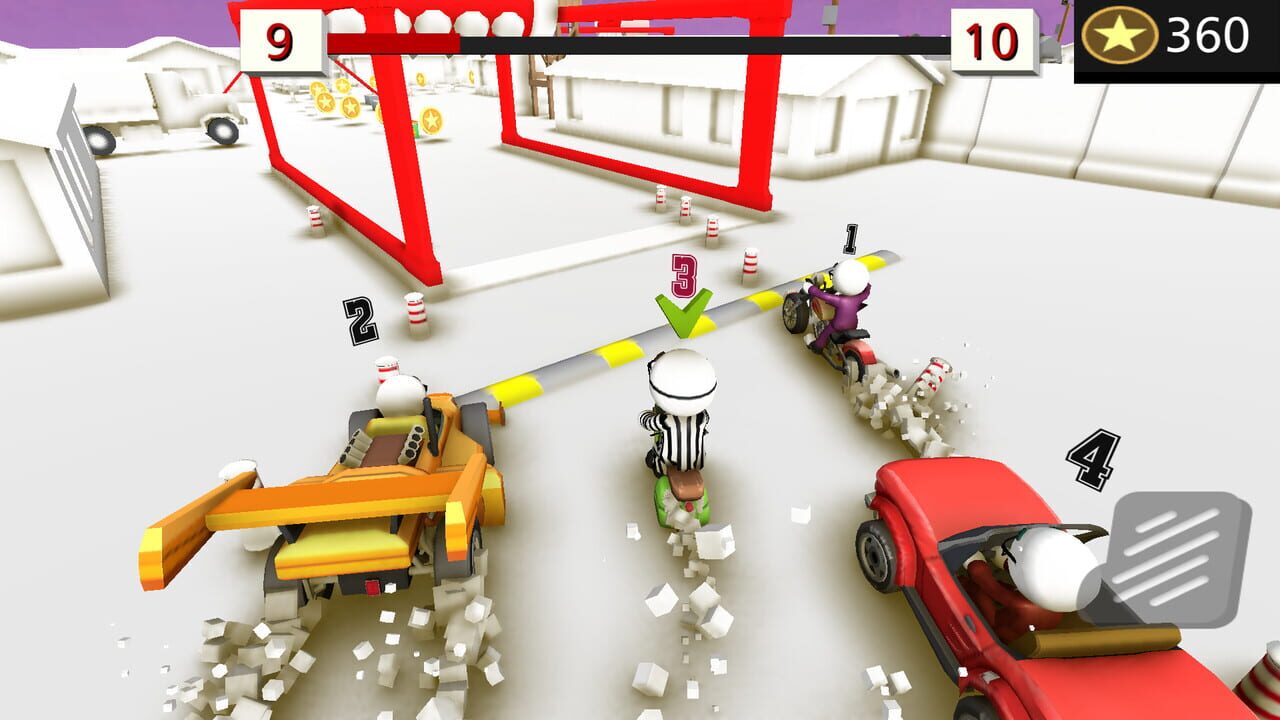Image resolution: width=1280 pixels, height=720 pixels.
Task: Click the number 1 marker above the biker
Action: (x=851, y=240)
